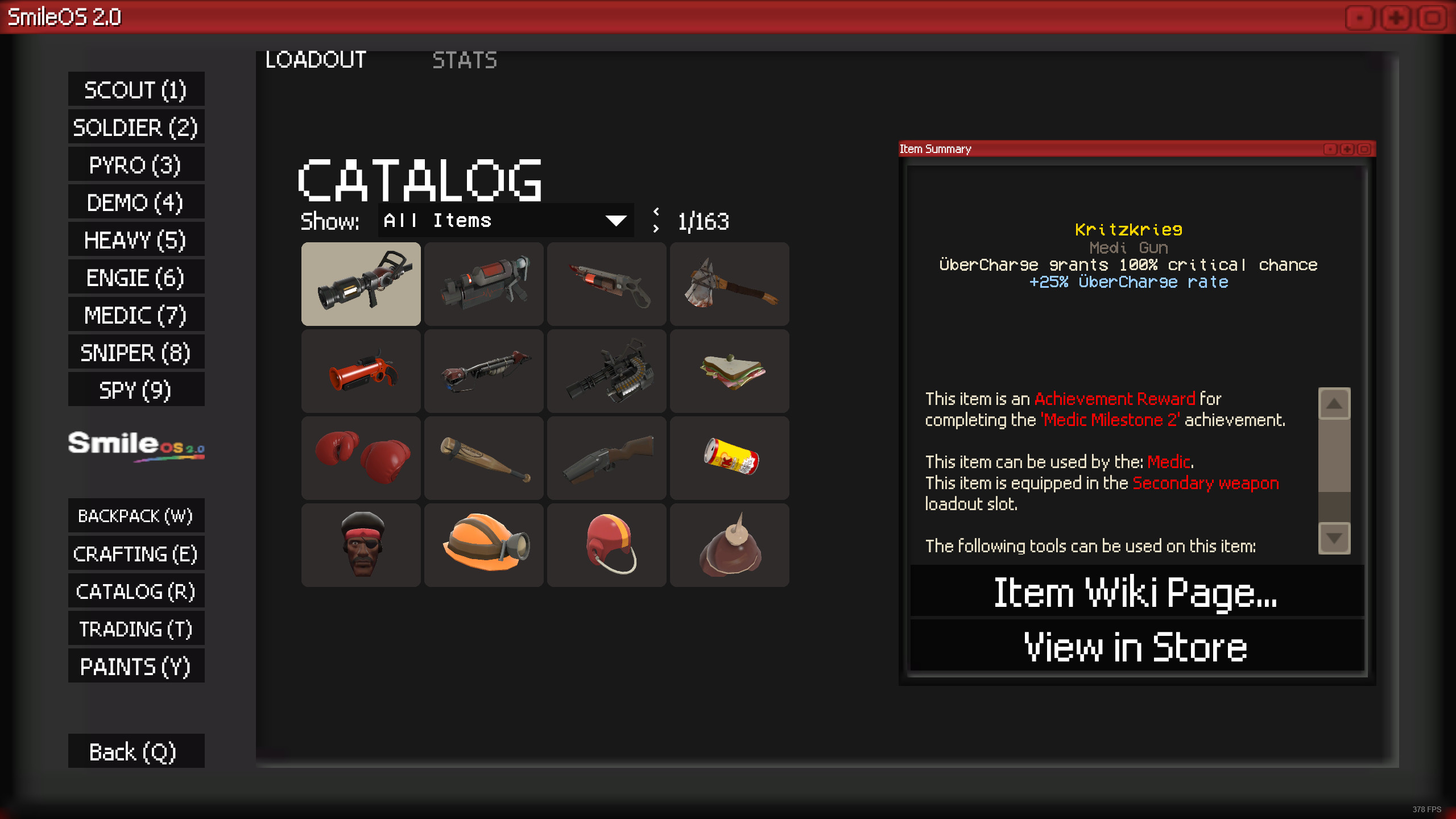Image resolution: width=1456 pixels, height=819 pixels.
Task: Select the orange mining helmet item
Action: (x=484, y=544)
